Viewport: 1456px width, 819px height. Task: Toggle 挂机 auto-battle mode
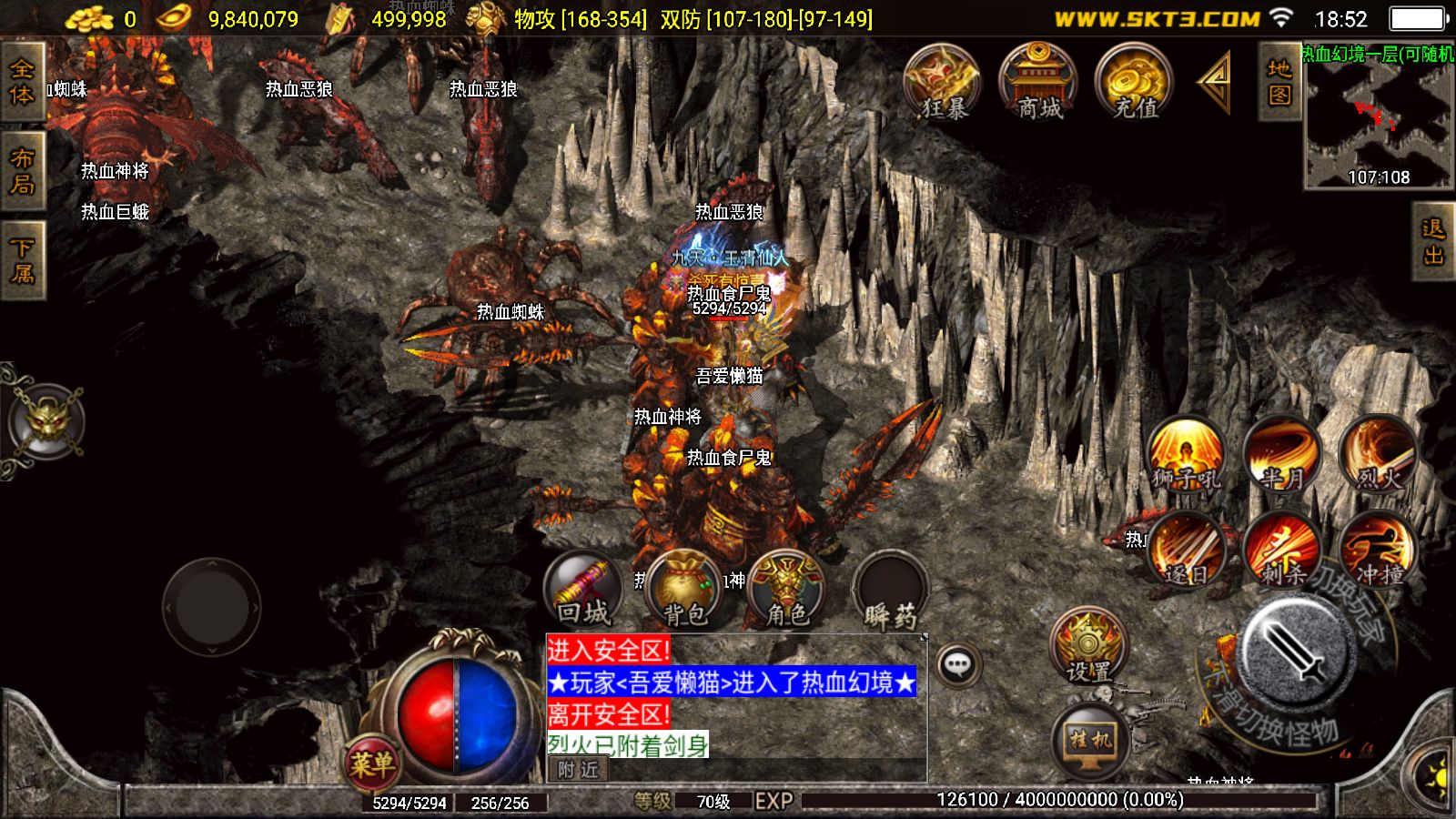[1089, 739]
